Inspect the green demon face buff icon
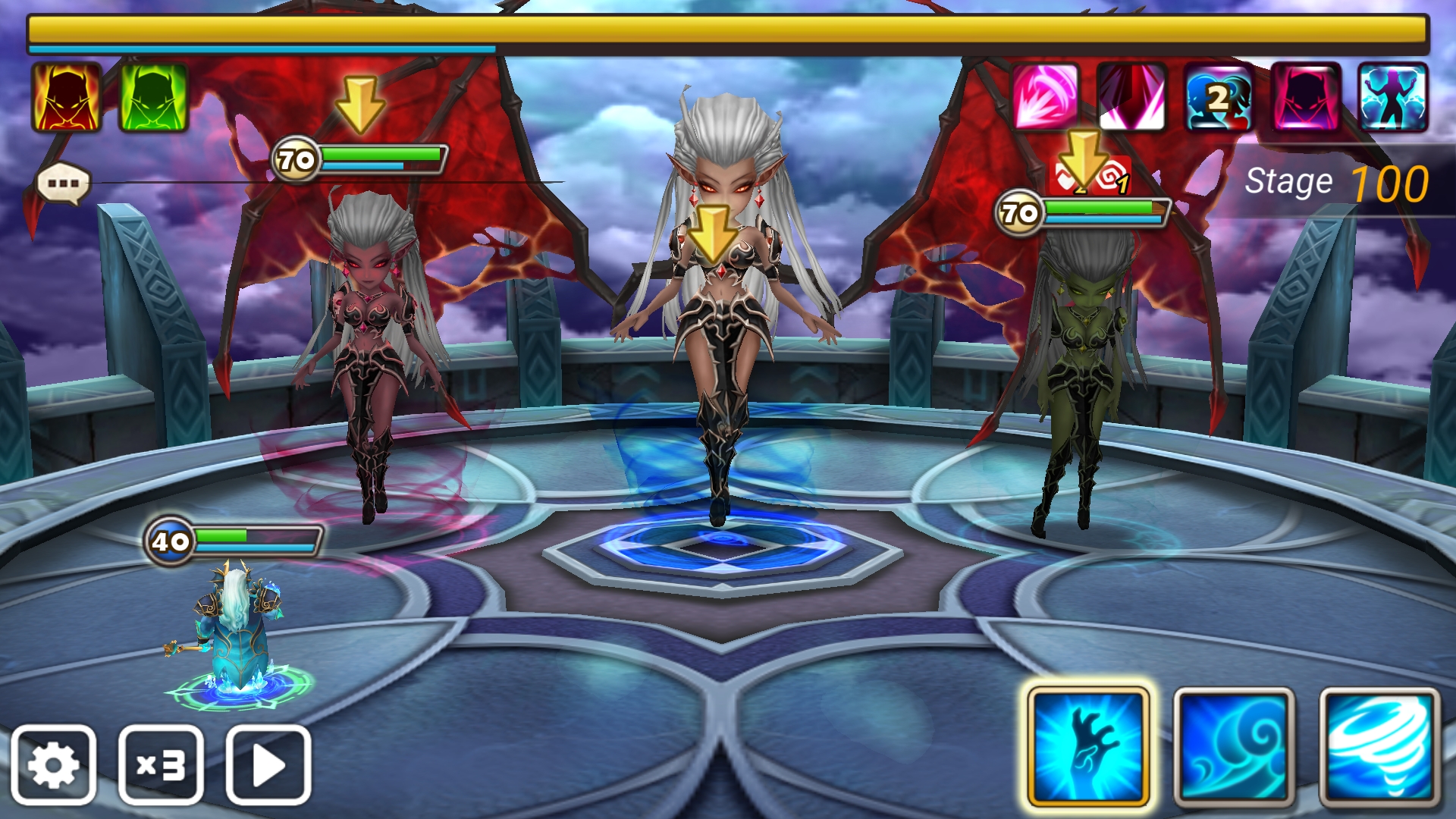This screenshot has height=819, width=1456. click(154, 97)
